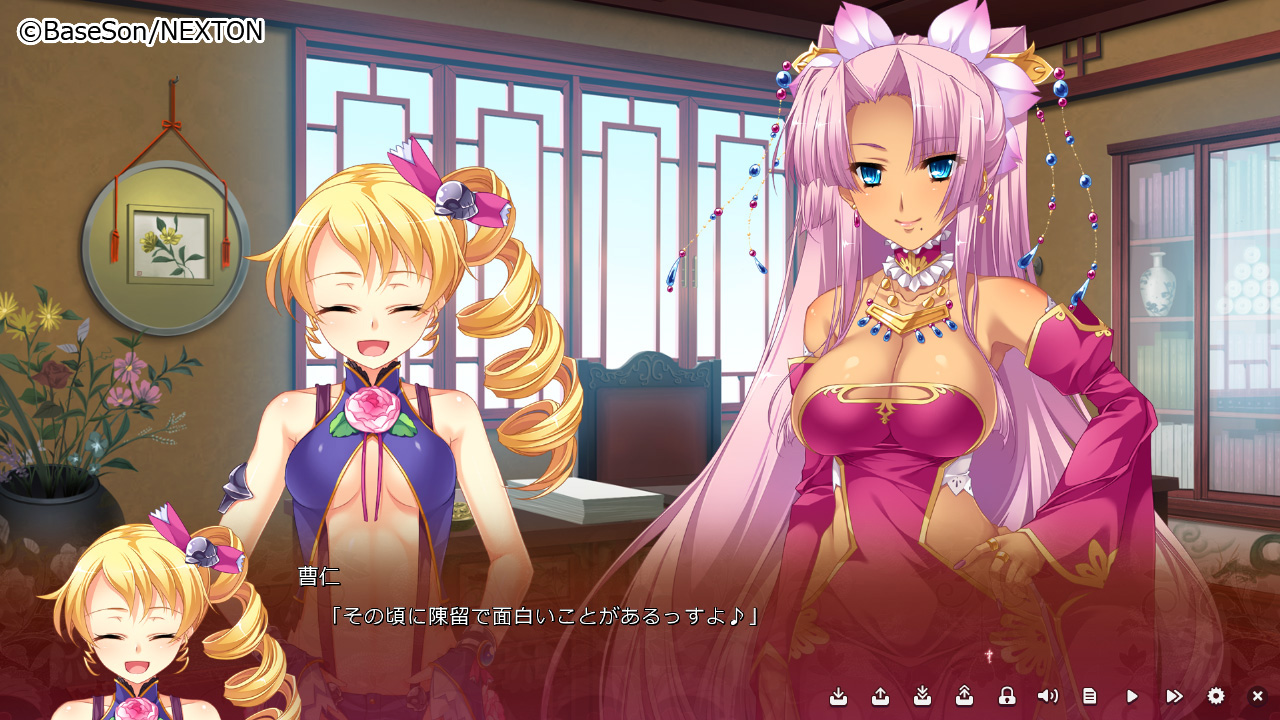Open the save menu with the single-arrow tray icon
The image size is (1280, 720).
[839, 696]
